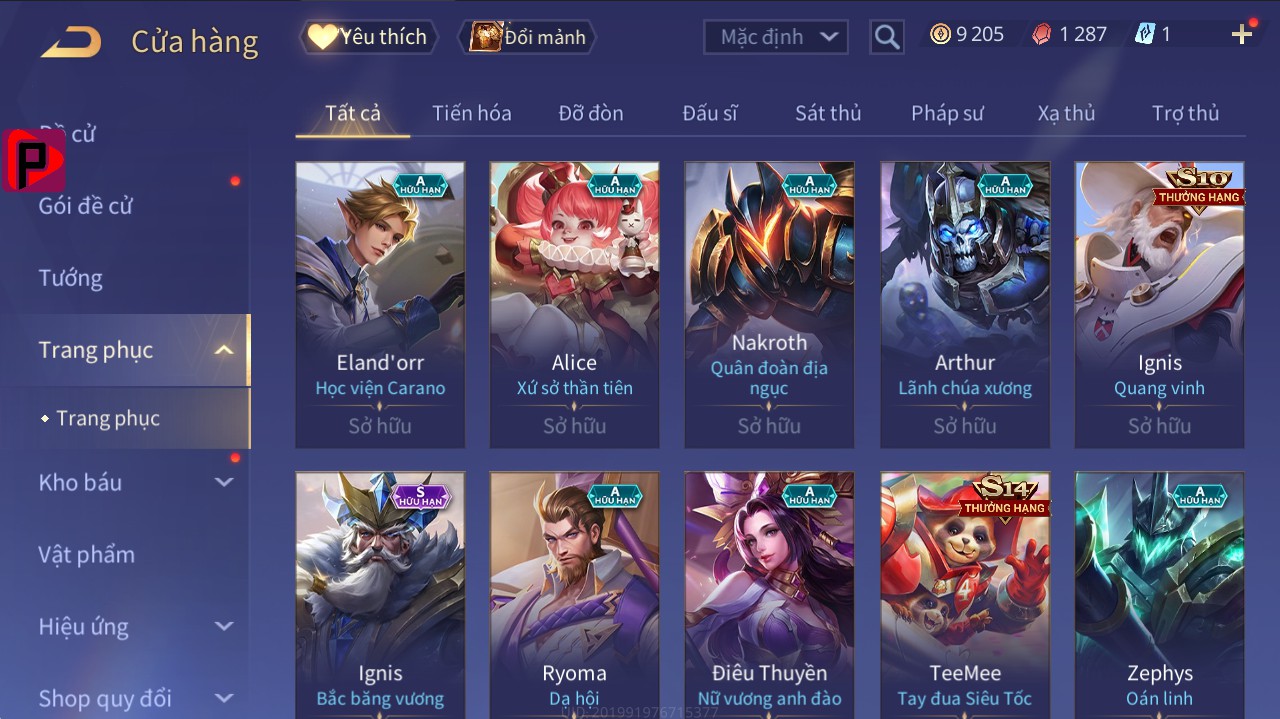
Task: Click the magnifying glass search button
Action: point(887,37)
